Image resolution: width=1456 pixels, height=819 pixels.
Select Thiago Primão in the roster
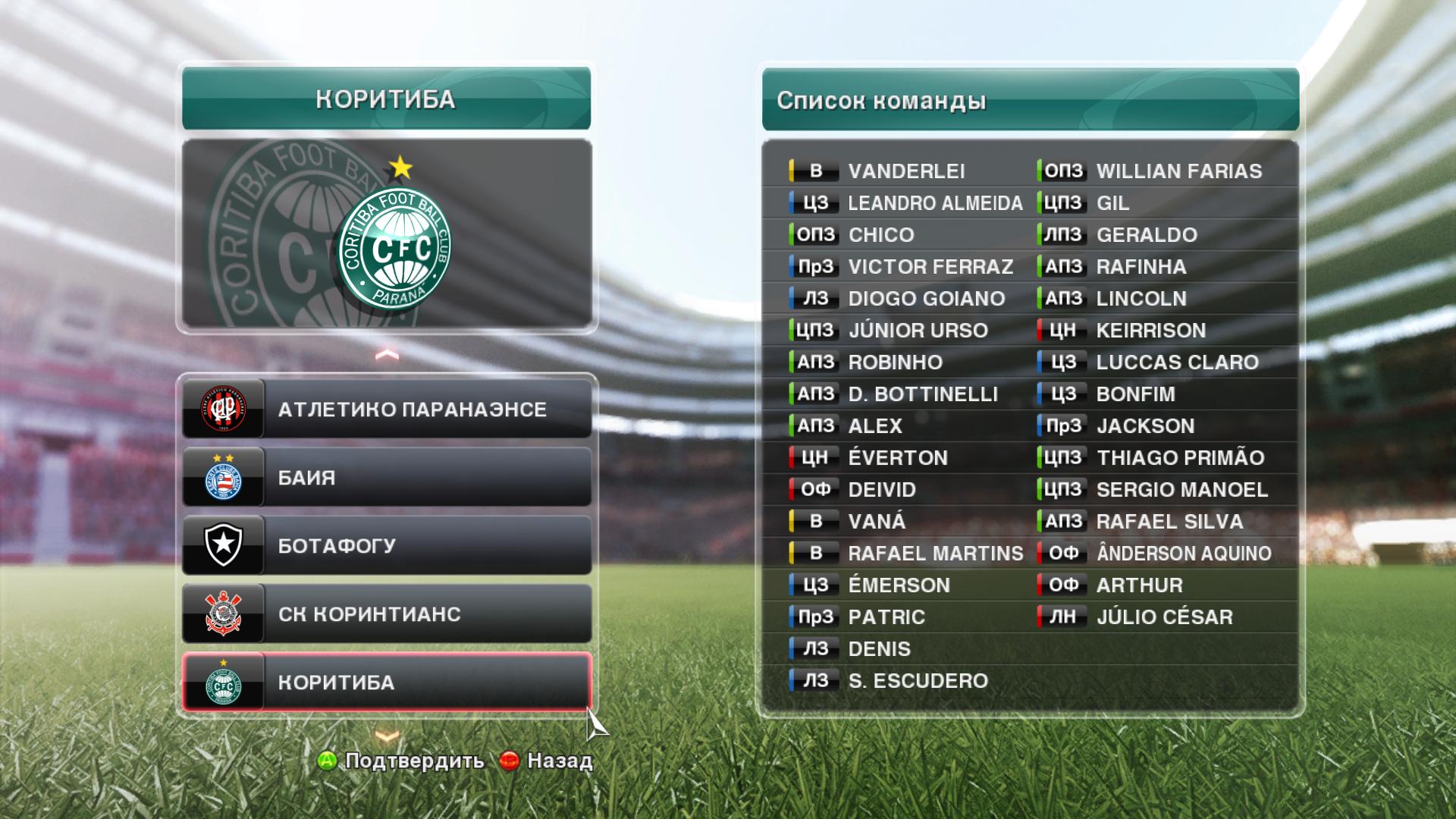pyautogui.click(x=1180, y=458)
